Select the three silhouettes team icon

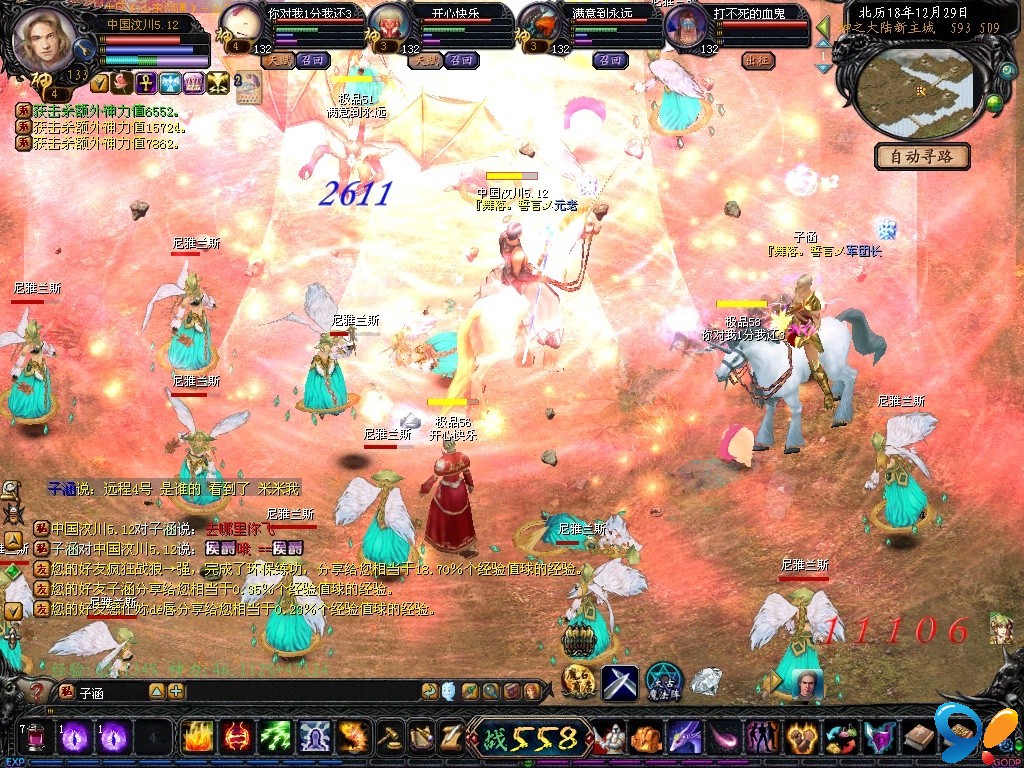point(762,738)
